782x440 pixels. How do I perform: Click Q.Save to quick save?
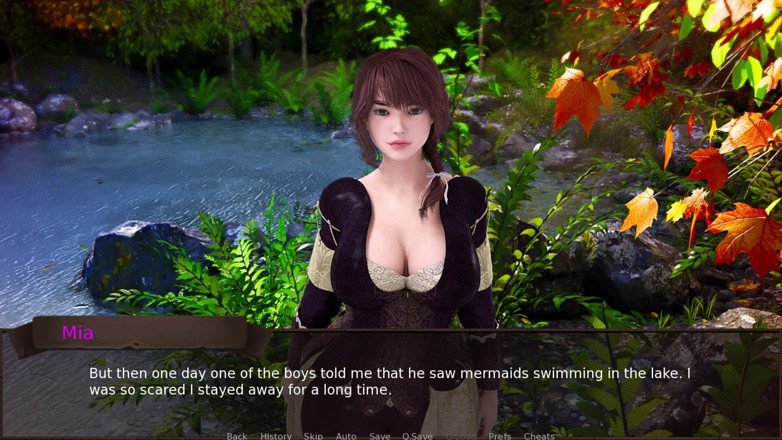[x=418, y=435]
